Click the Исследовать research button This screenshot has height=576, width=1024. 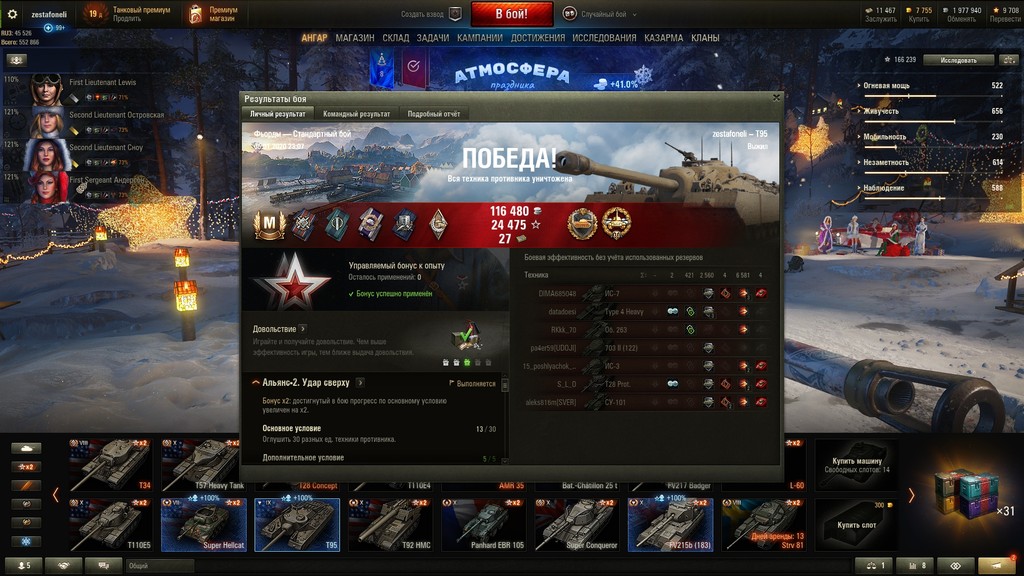click(958, 60)
